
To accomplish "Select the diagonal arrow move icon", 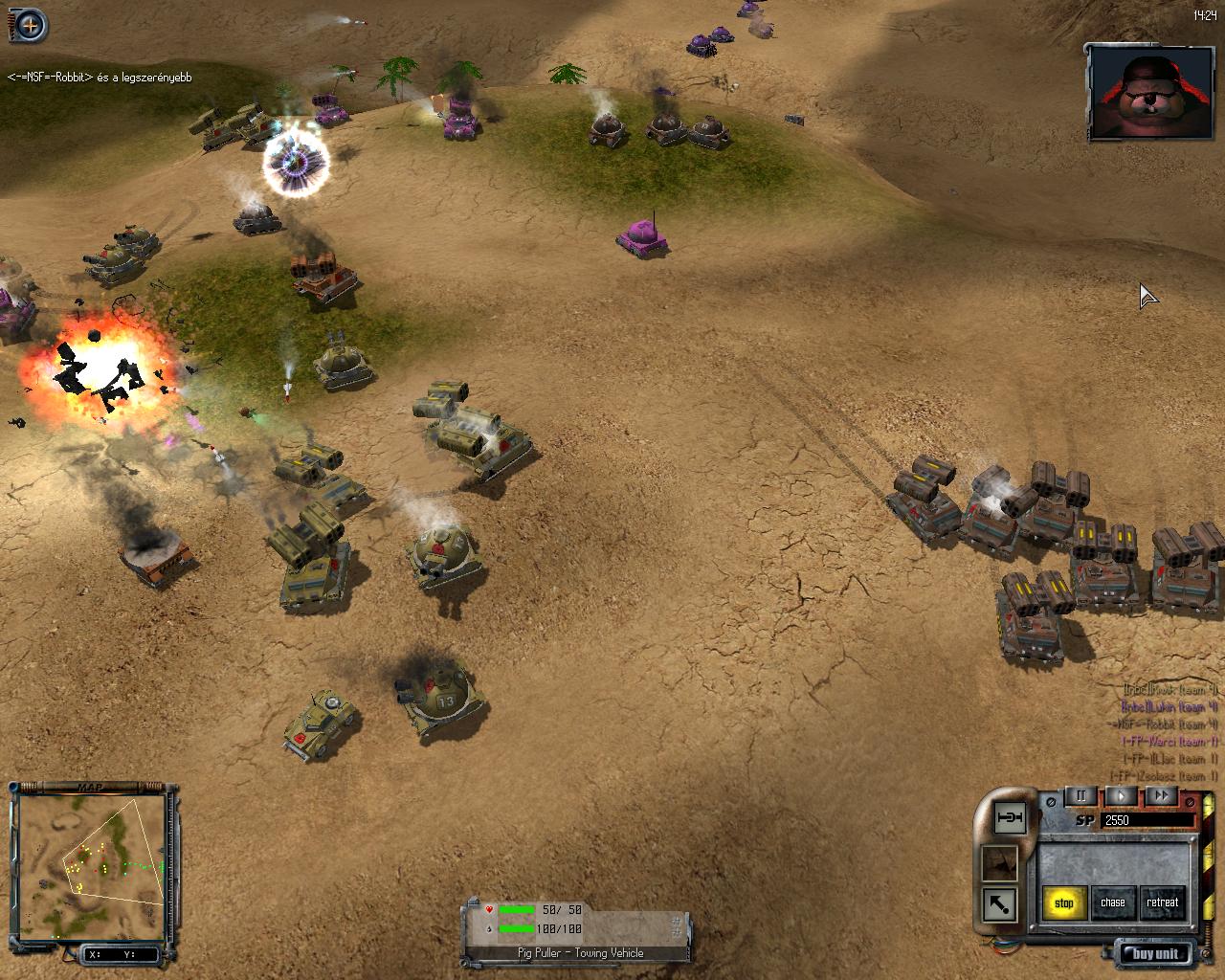I will [1000, 903].
